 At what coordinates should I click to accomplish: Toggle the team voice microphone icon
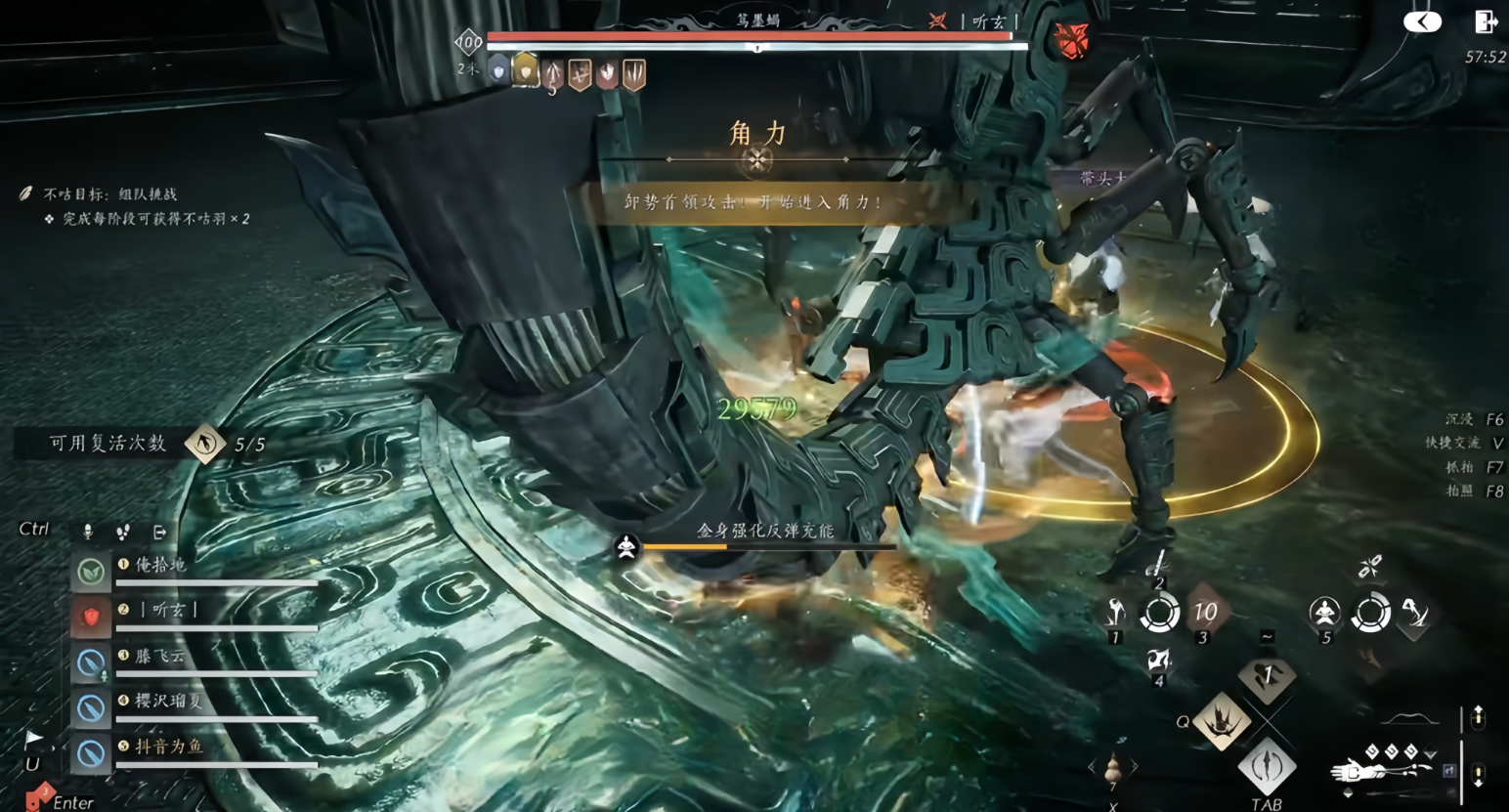pos(88,532)
